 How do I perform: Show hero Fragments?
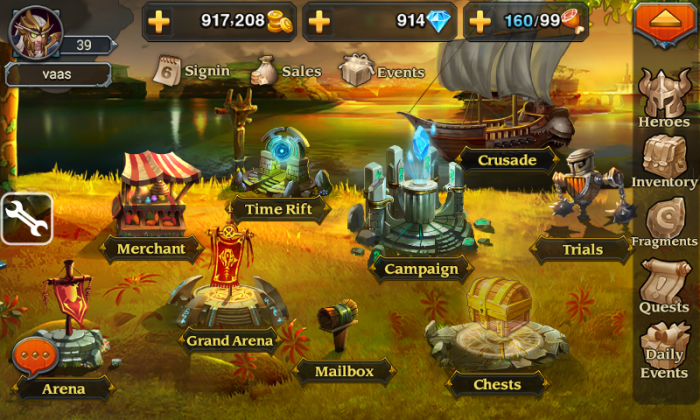664,219
